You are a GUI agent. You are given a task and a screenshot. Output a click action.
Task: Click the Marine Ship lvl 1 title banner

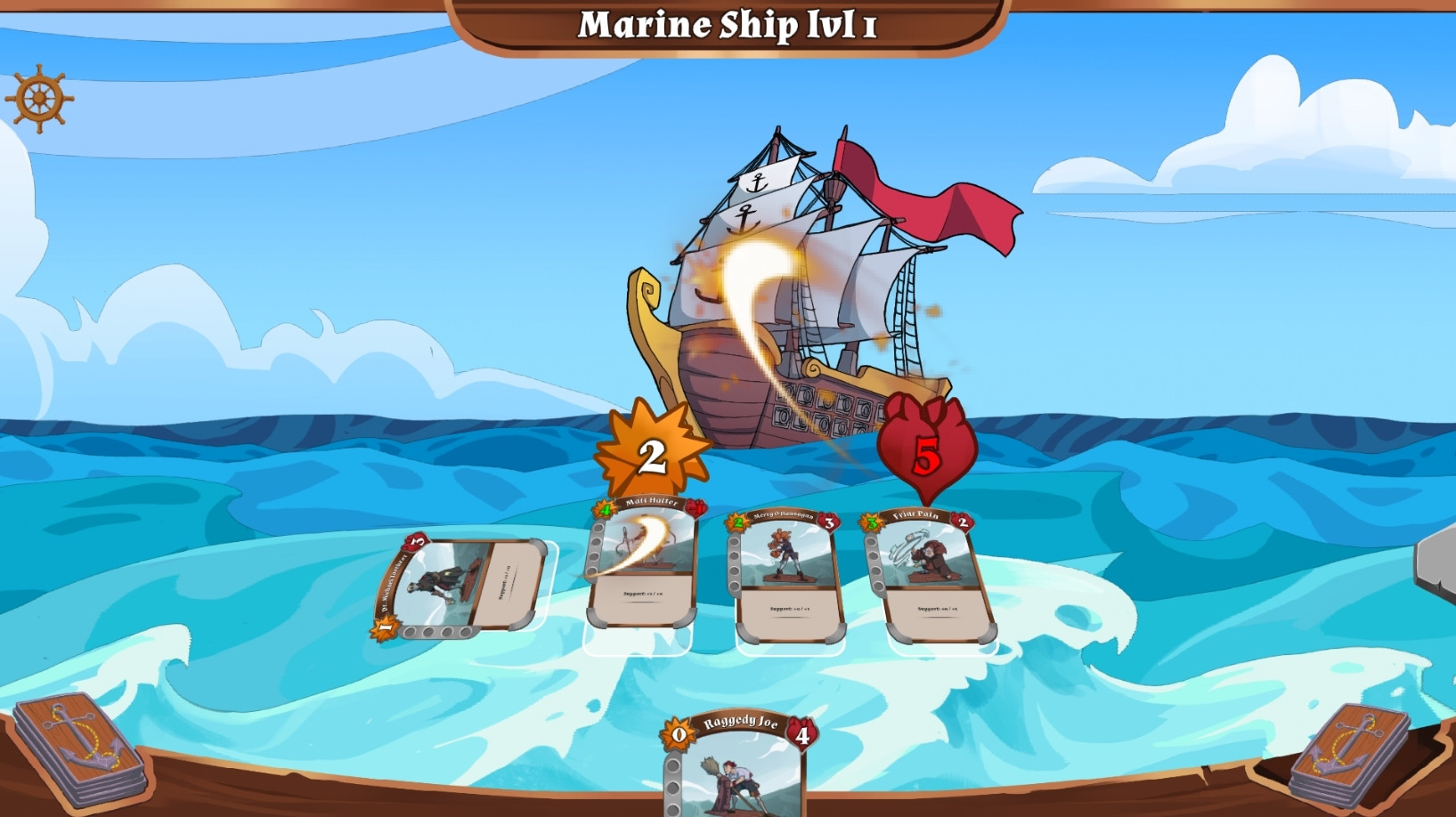pos(730,24)
